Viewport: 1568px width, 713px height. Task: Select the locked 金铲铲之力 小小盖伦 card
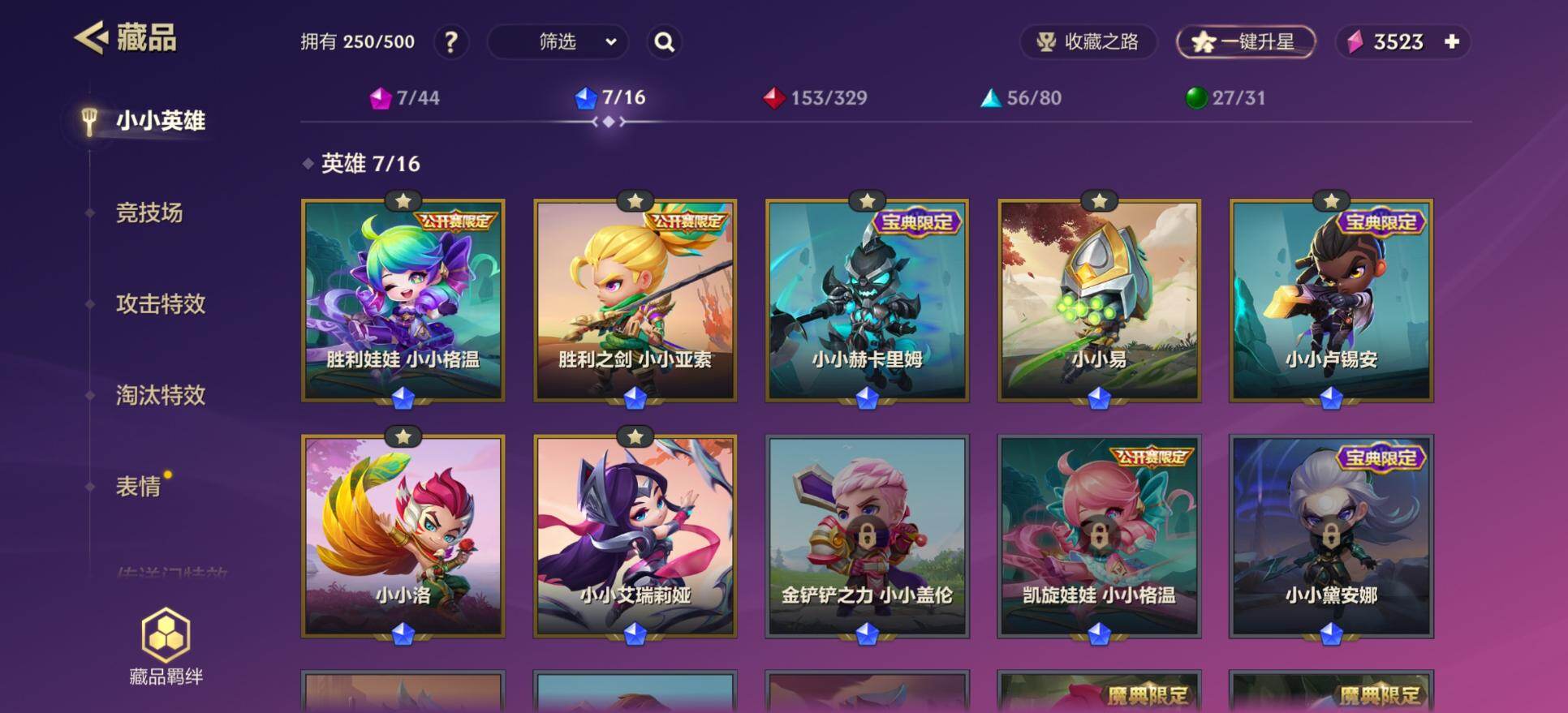click(867, 535)
